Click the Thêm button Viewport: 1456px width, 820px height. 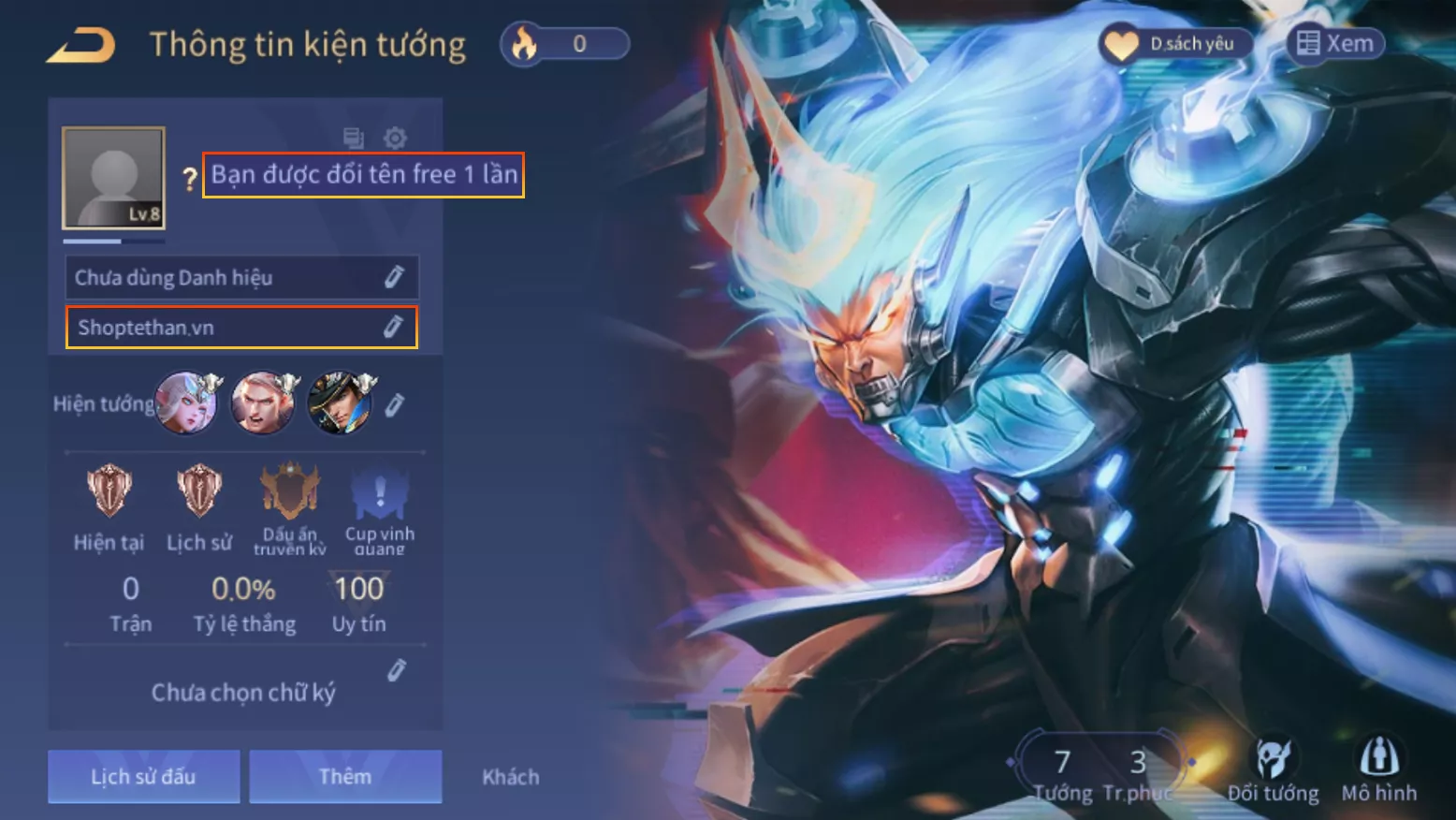click(x=345, y=776)
